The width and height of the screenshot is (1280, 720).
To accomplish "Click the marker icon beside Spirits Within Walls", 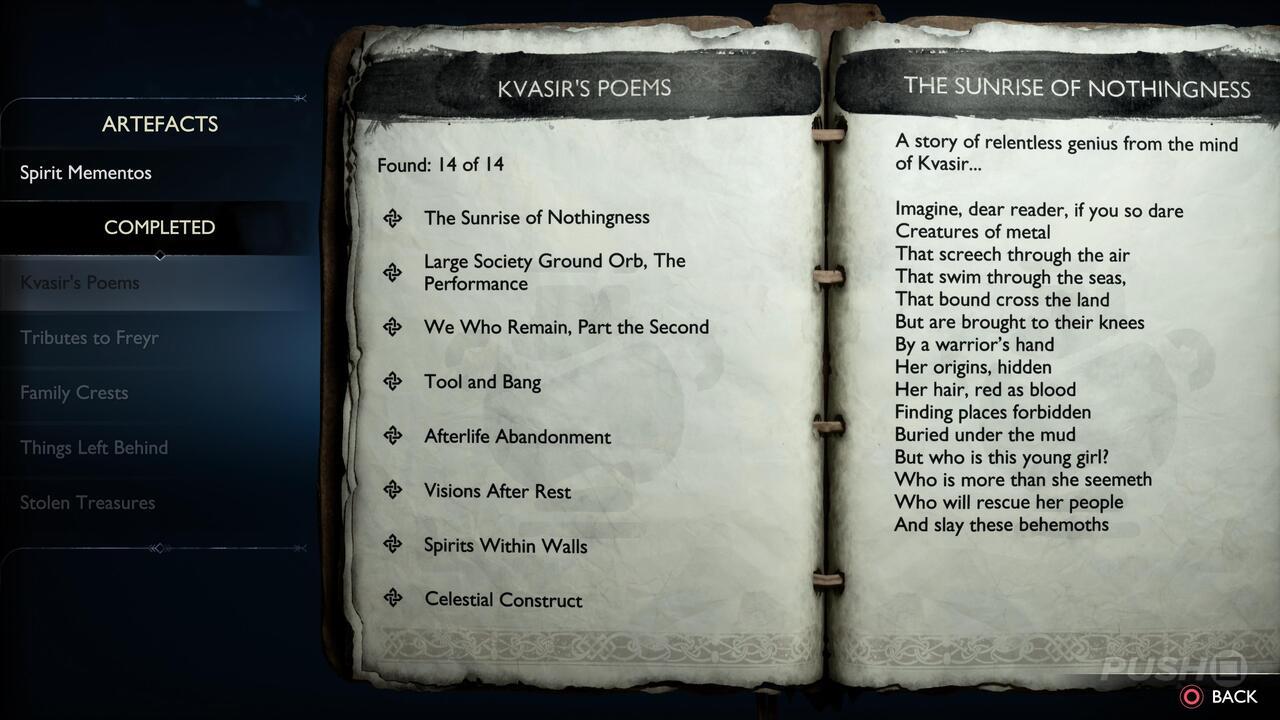I will click(x=392, y=545).
